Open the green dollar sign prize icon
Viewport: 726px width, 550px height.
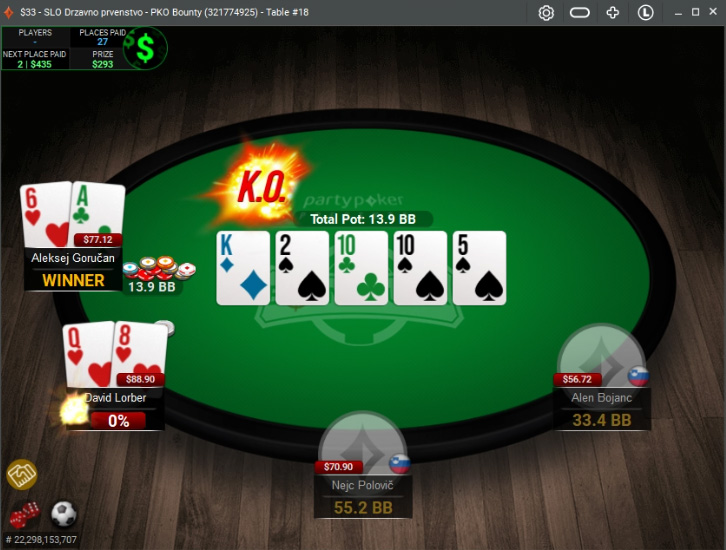point(146,48)
